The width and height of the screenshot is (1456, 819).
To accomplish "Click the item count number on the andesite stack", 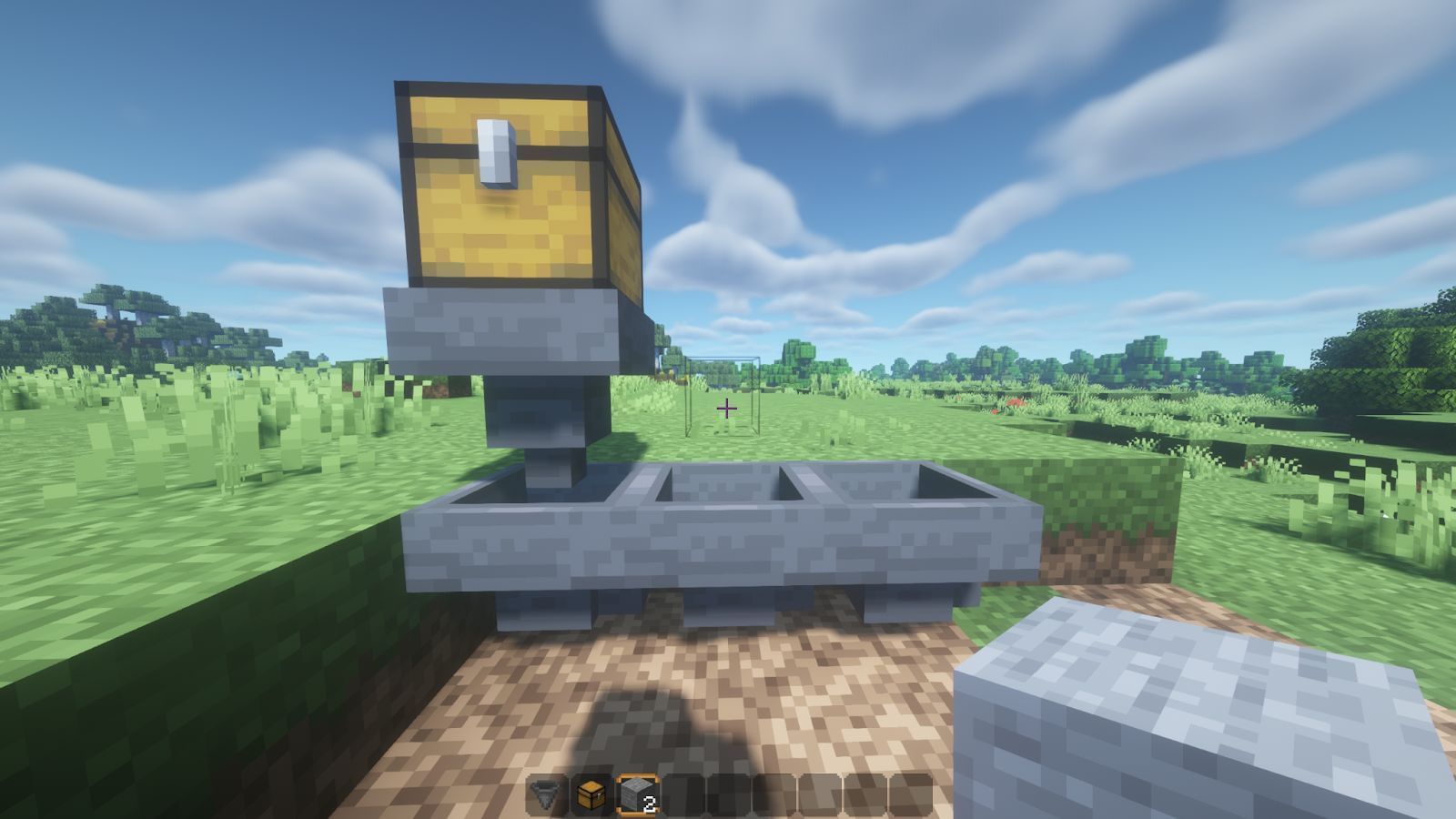I will tap(650, 803).
